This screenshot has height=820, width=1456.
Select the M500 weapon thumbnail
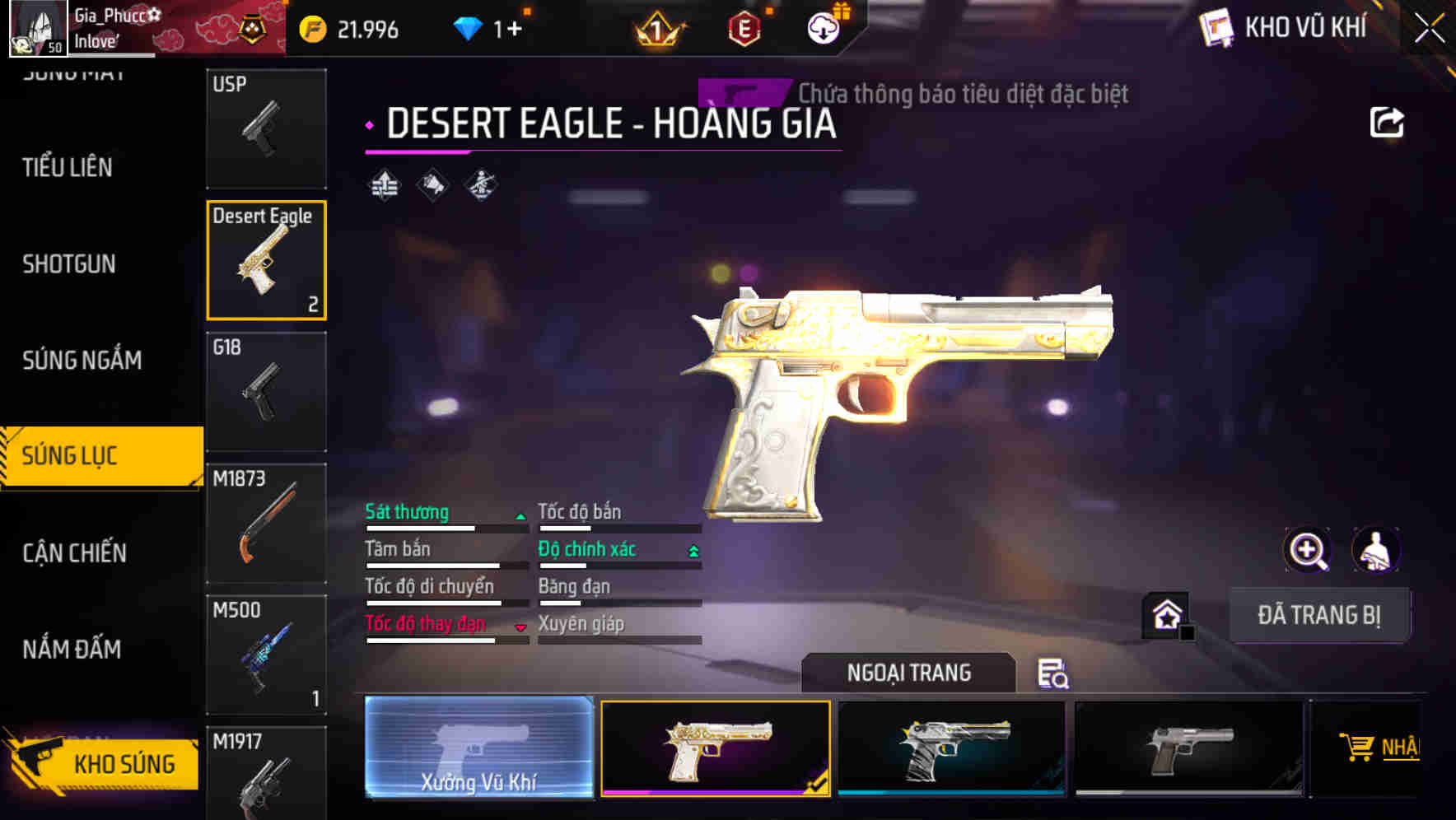point(266,655)
